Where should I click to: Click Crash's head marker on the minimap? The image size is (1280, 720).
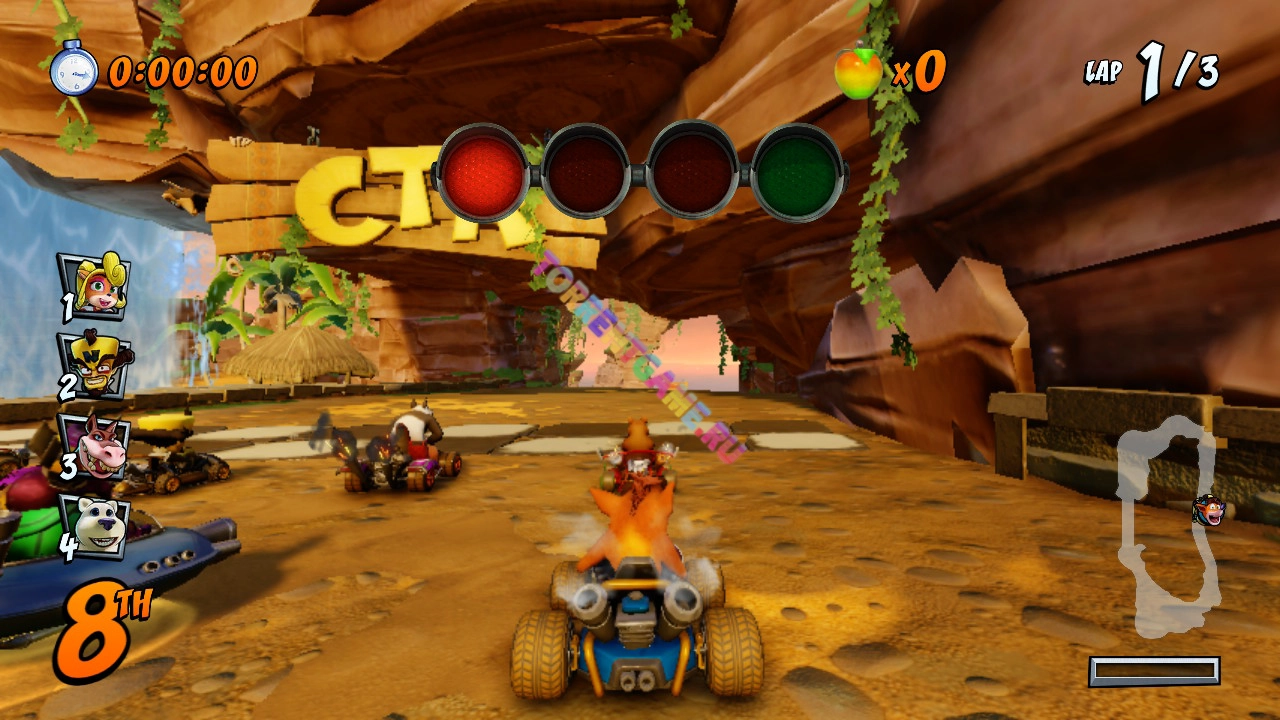(x=1209, y=510)
